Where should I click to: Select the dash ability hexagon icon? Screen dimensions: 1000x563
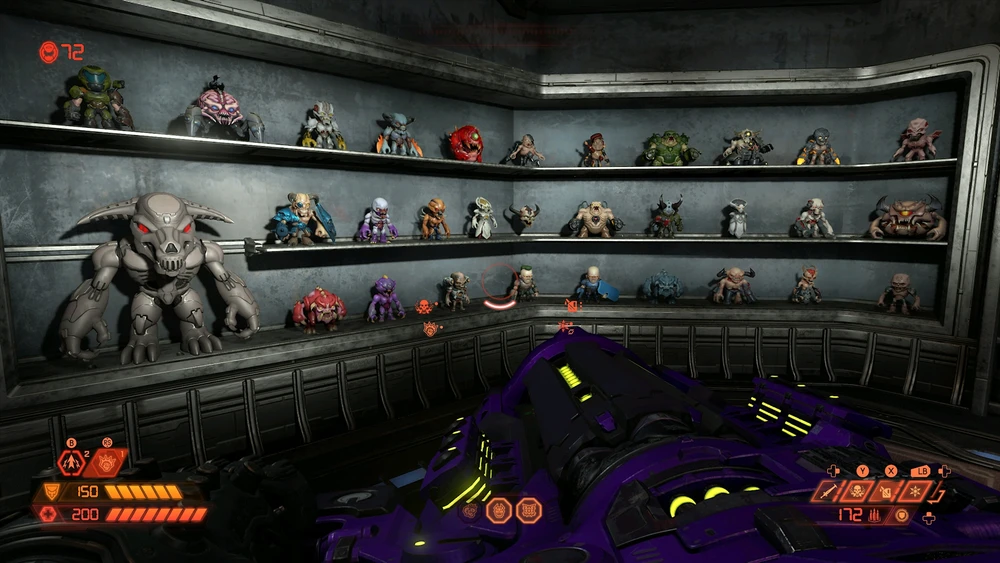72,462
